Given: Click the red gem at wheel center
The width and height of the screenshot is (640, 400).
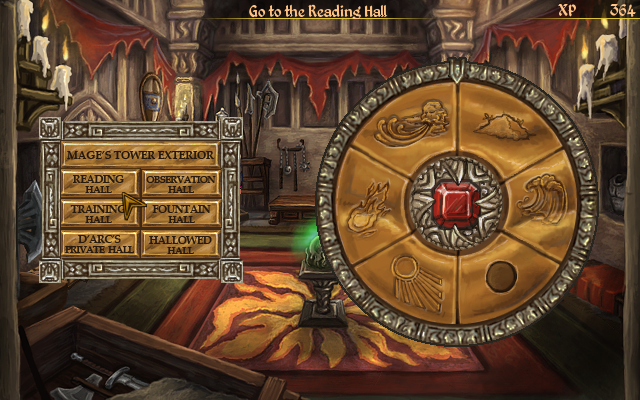Looking at the screenshot, I should [x=456, y=203].
